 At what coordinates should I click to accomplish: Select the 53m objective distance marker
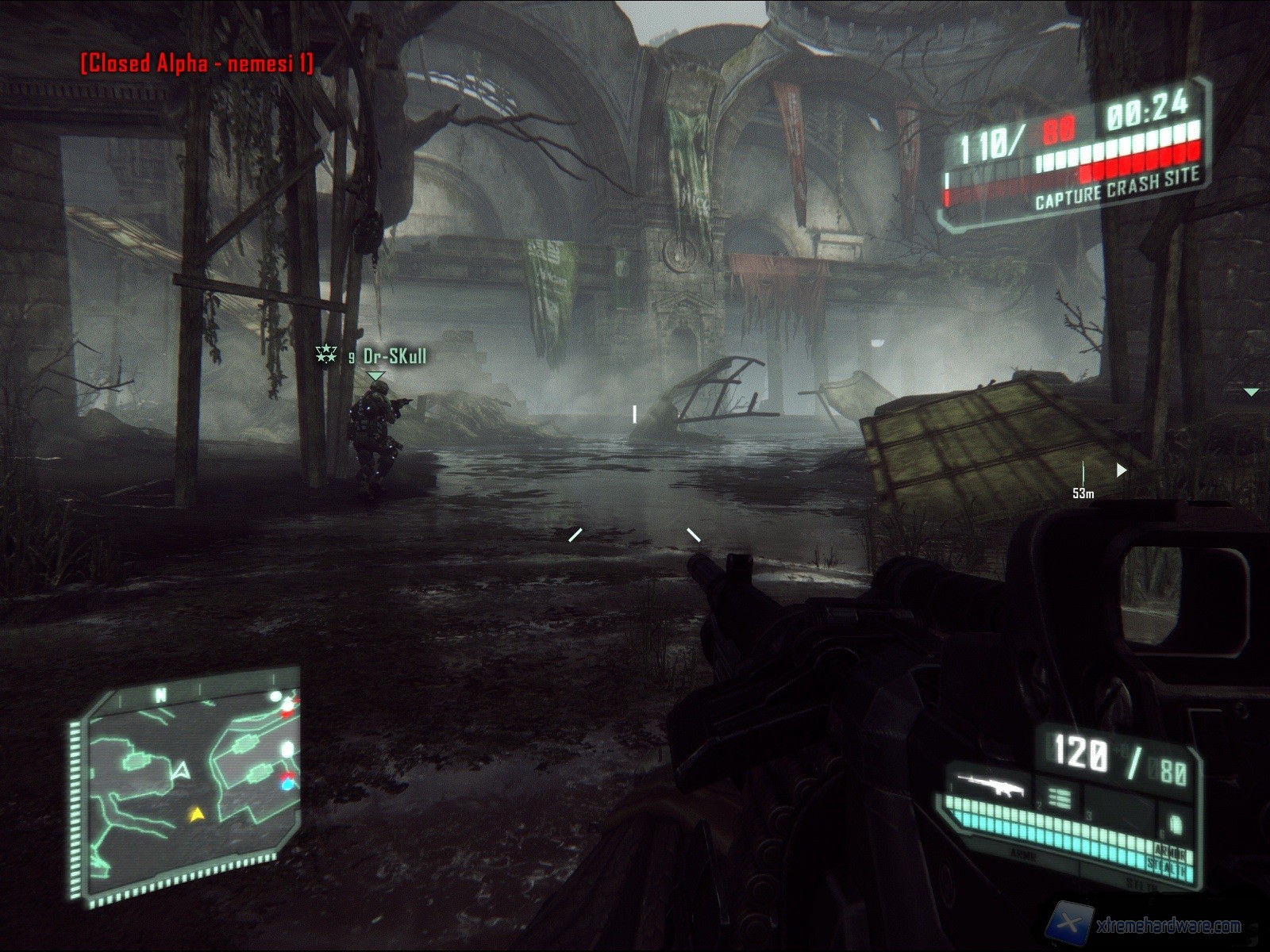point(1083,493)
